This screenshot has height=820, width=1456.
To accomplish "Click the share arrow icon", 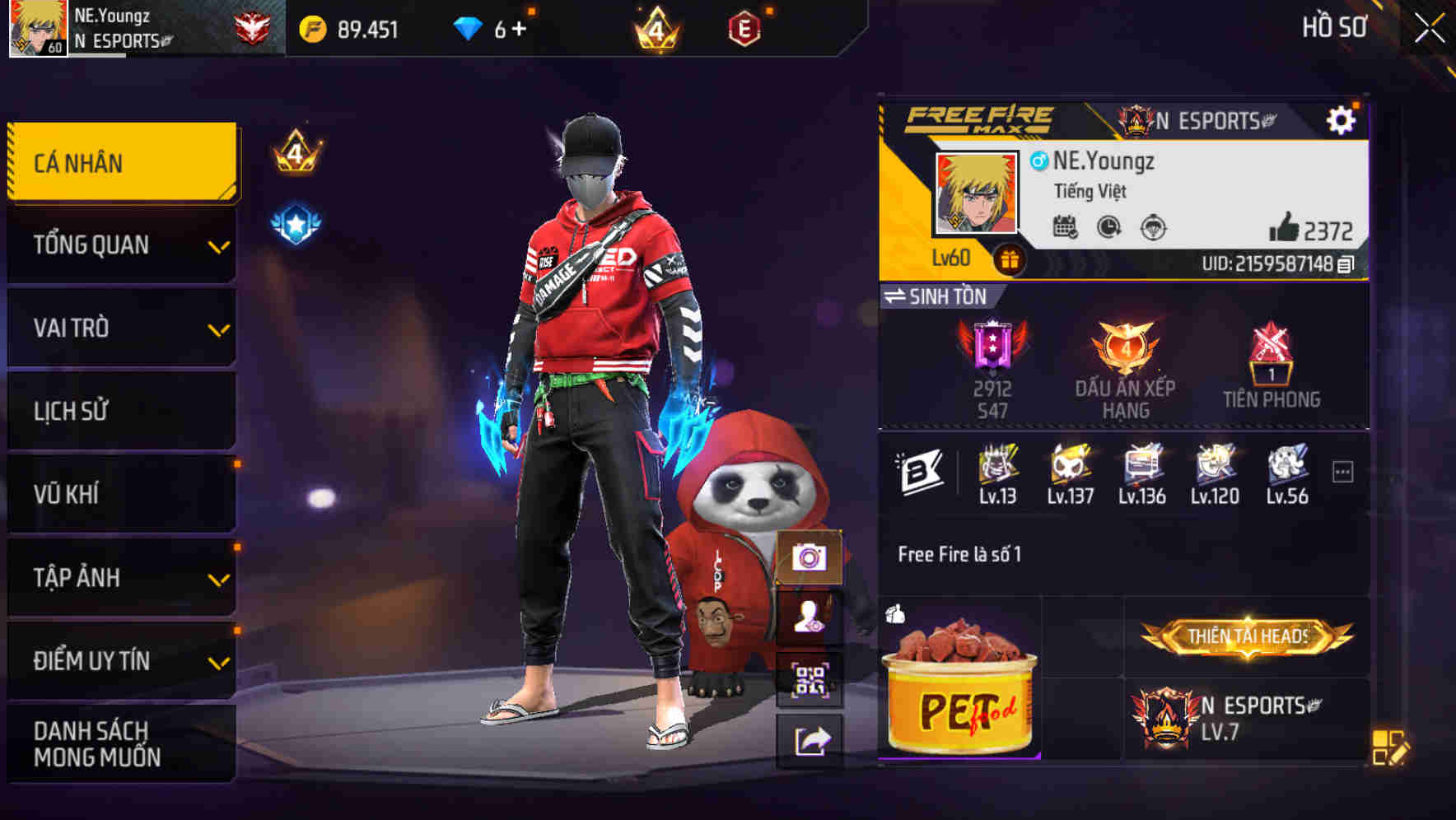I will pos(811,740).
